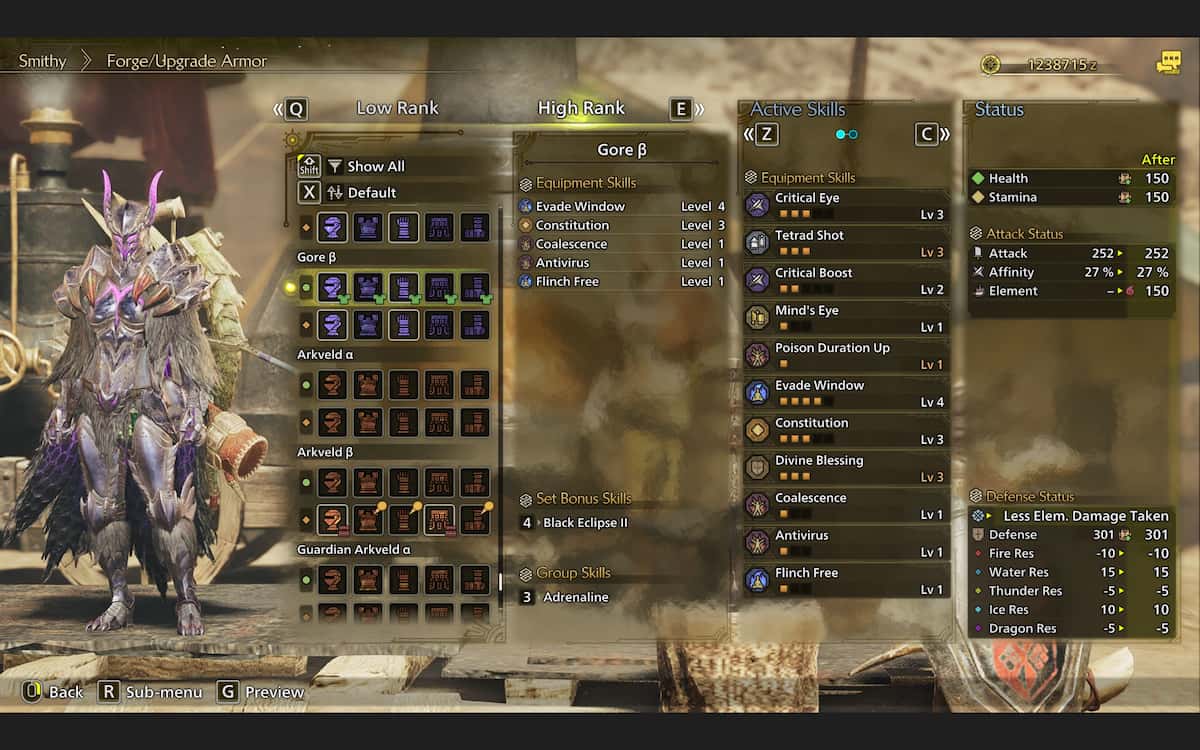The image size is (1200, 750).
Task: Select the Divine Blessing skill row
Action: (845, 468)
